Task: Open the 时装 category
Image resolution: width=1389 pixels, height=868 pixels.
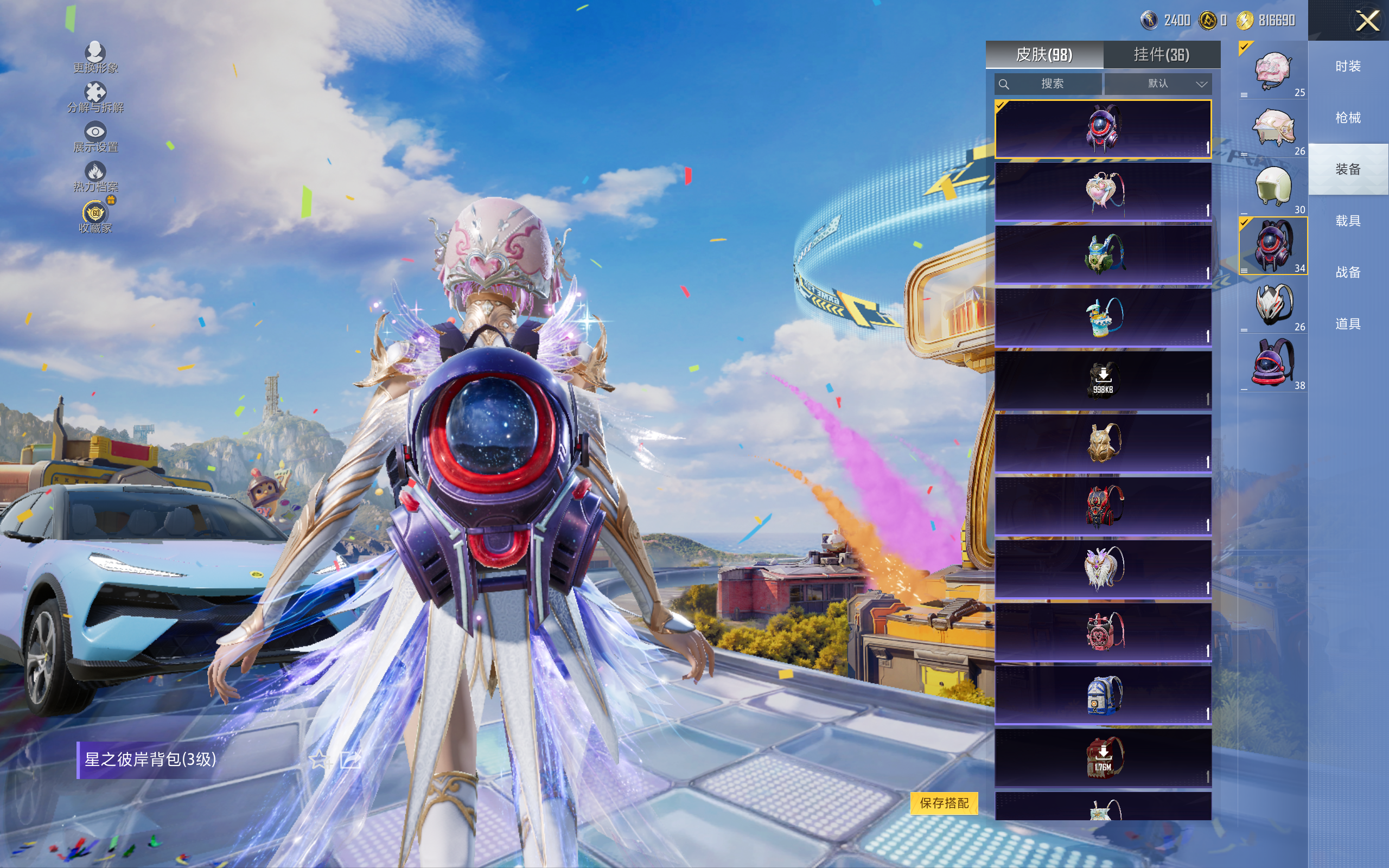Action: [x=1348, y=67]
